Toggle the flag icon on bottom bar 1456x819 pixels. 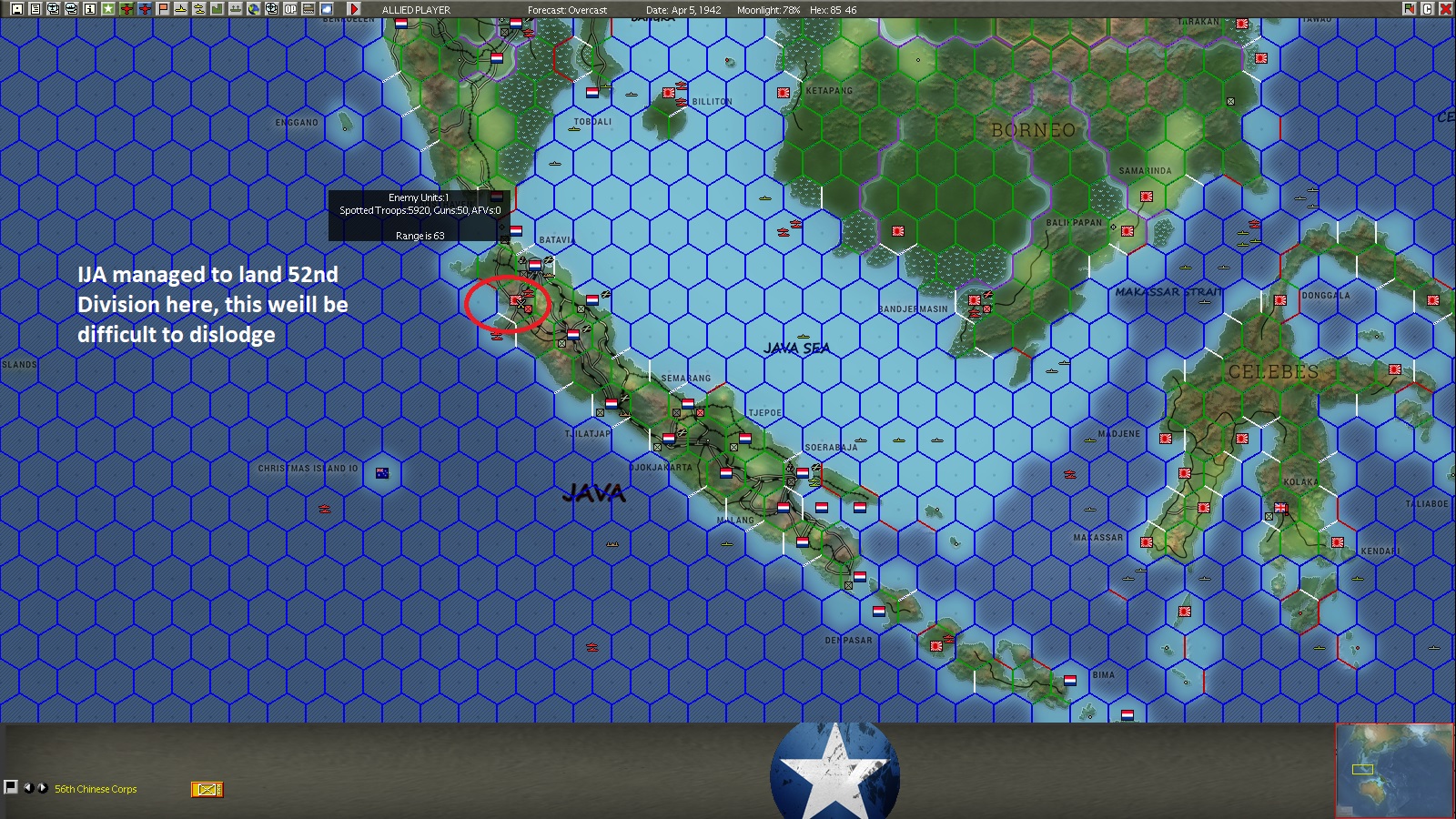[13, 788]
